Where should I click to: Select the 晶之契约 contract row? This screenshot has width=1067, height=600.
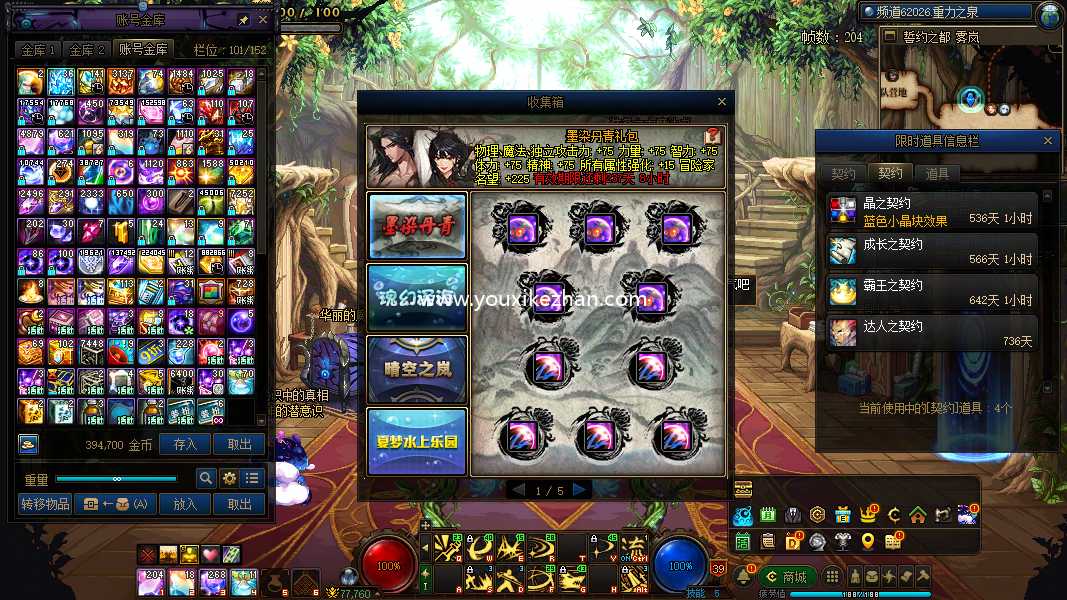(932, 210)
